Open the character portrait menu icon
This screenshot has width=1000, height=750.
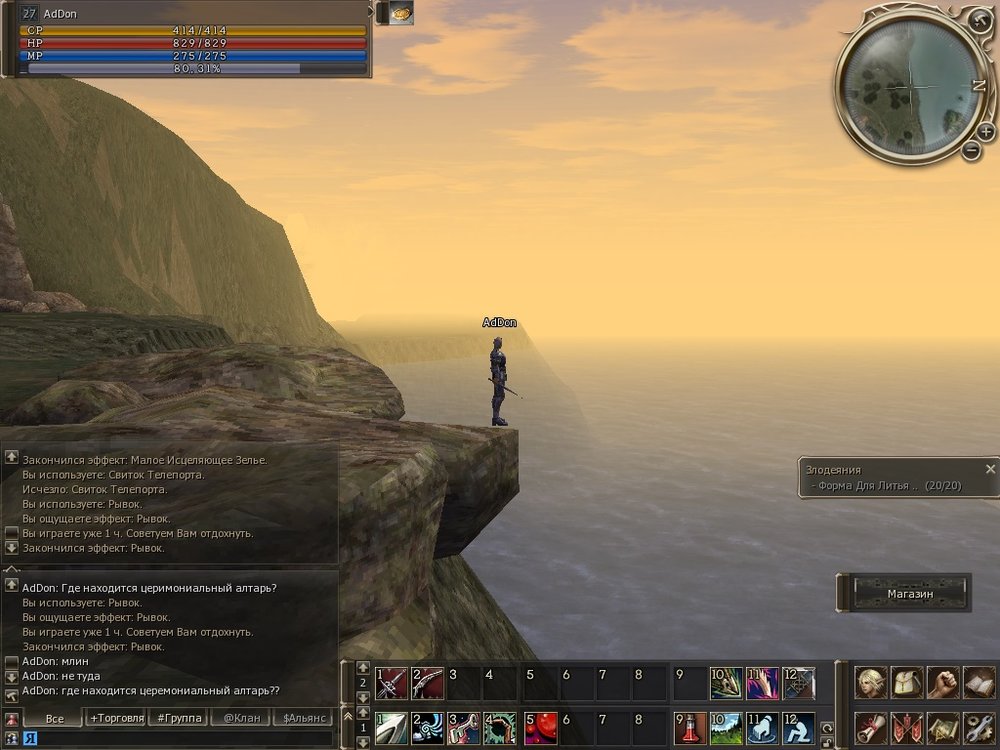(871, 683)
